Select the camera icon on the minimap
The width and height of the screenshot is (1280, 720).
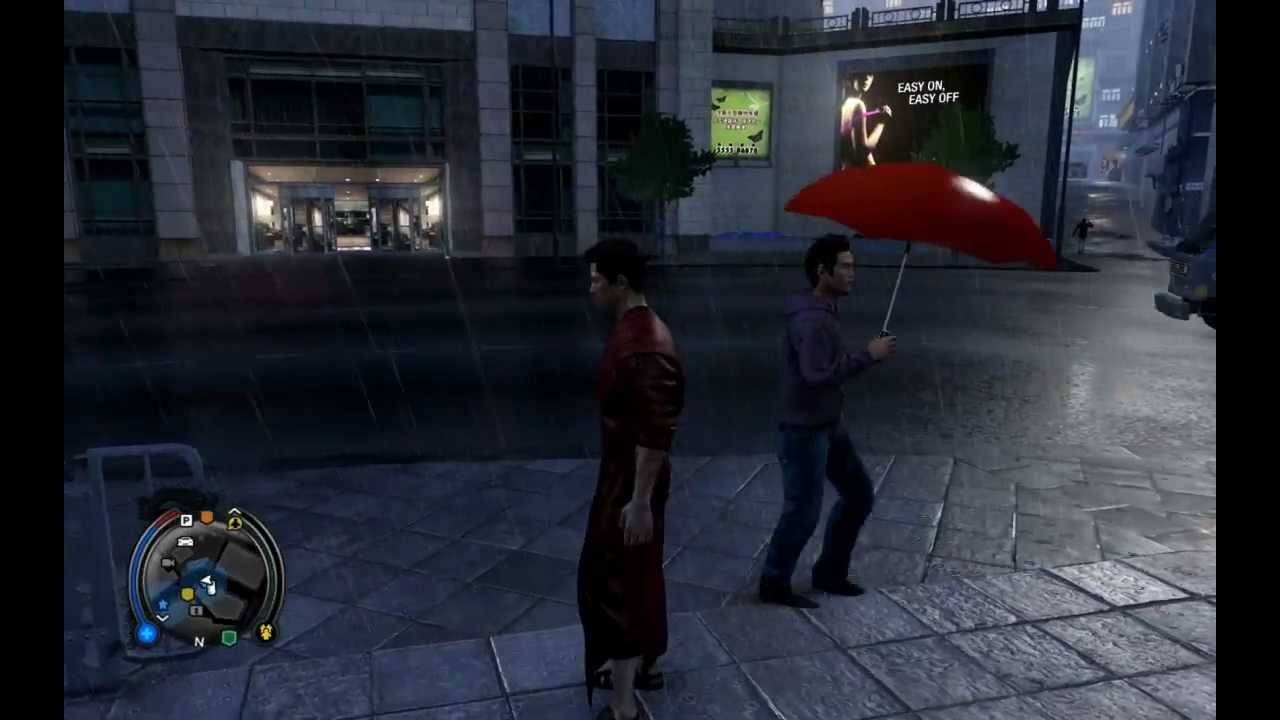pyautogui.click(x=168, y=562)
